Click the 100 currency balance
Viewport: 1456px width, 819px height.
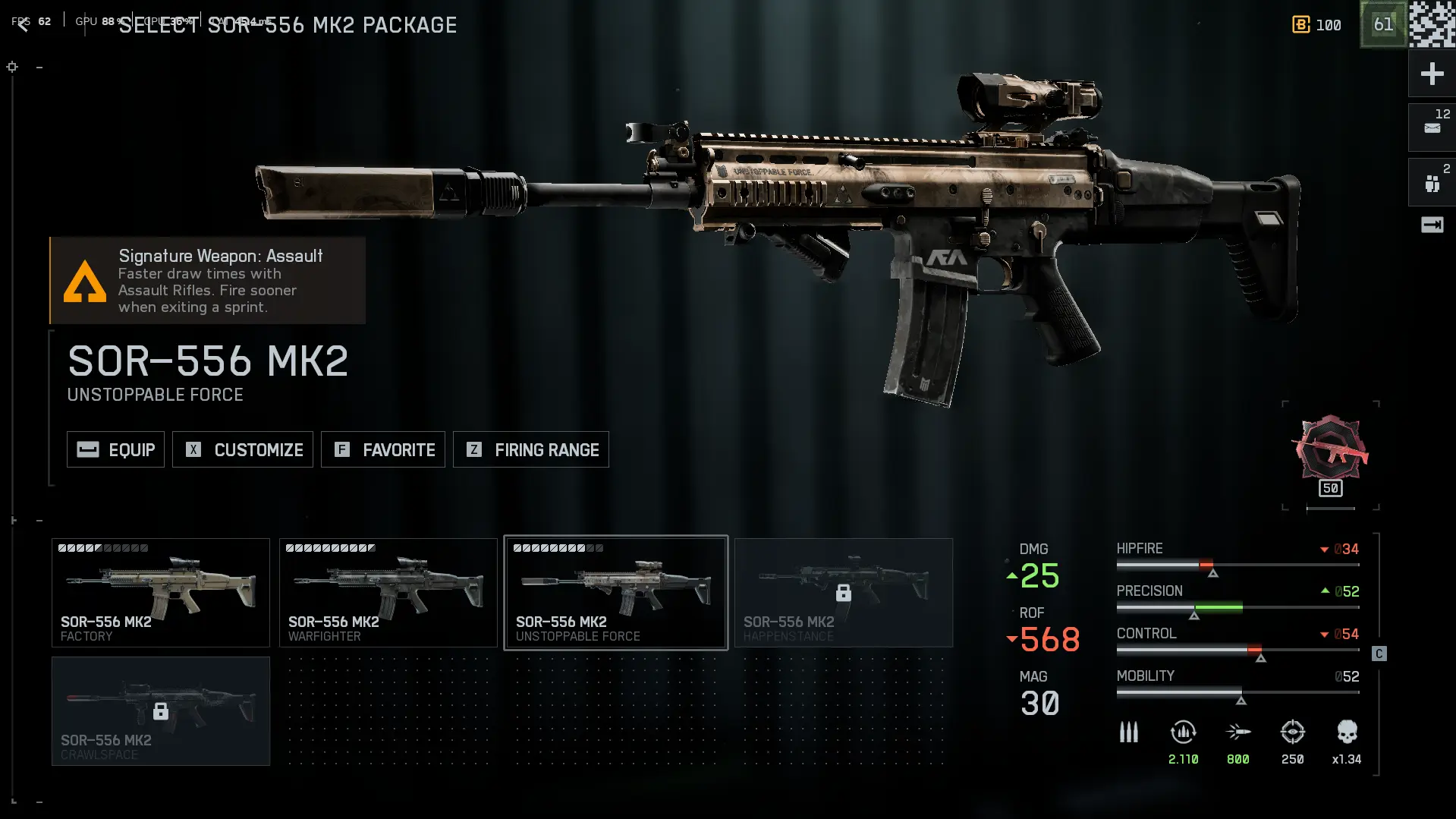[x=1317, y=25]
